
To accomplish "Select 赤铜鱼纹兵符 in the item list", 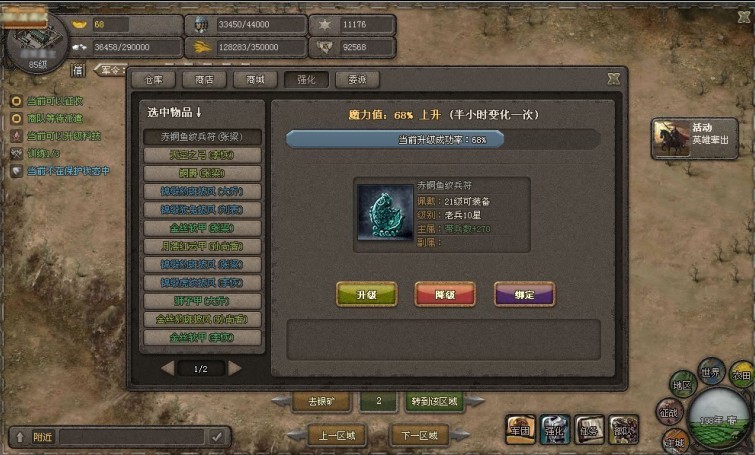I will [x=203, y=137].
